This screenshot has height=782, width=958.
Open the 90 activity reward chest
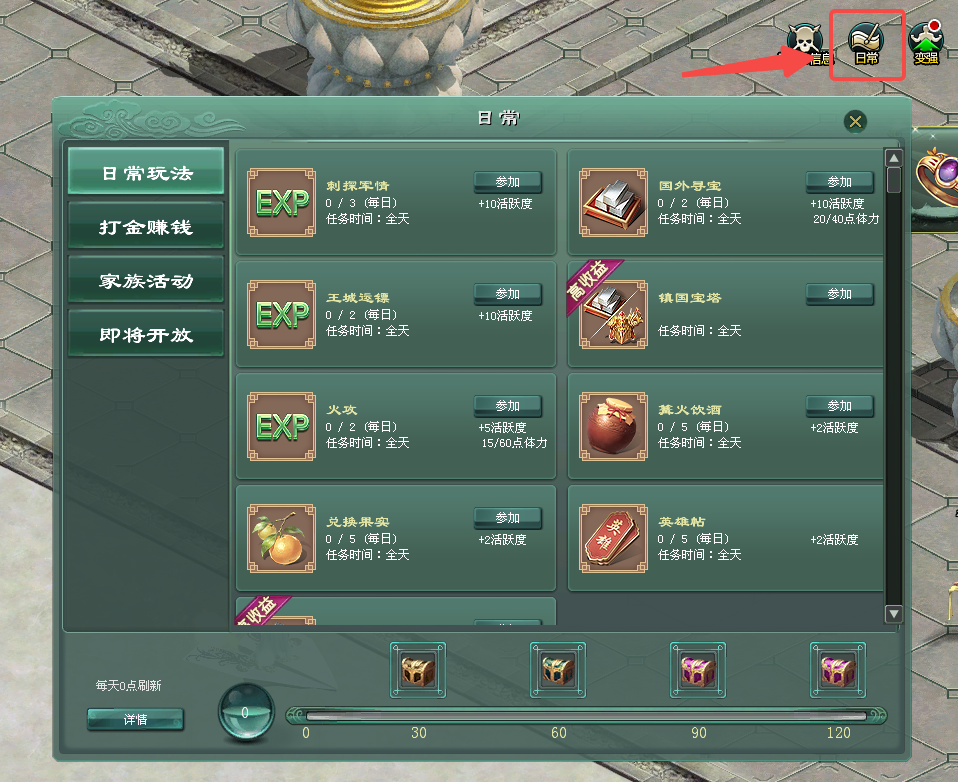(698, 670)
